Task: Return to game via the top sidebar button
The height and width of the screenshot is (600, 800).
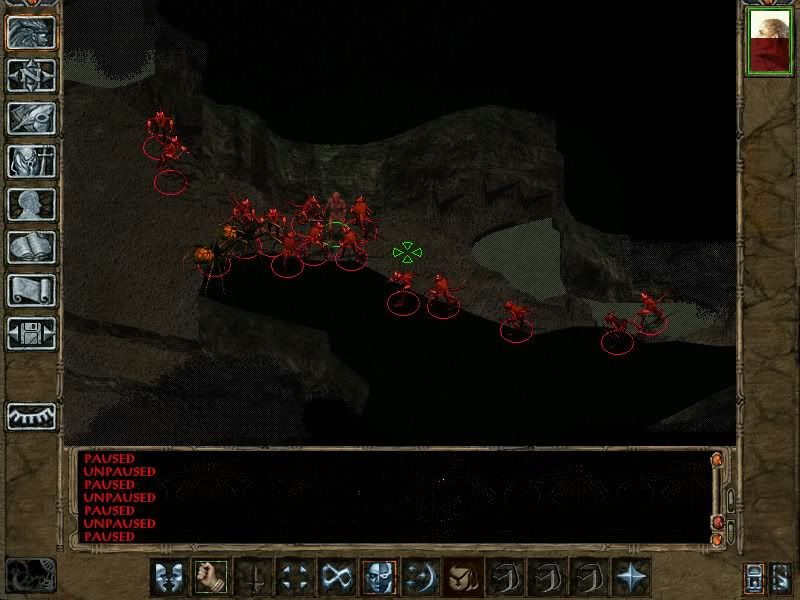Action: pos(30,32)
